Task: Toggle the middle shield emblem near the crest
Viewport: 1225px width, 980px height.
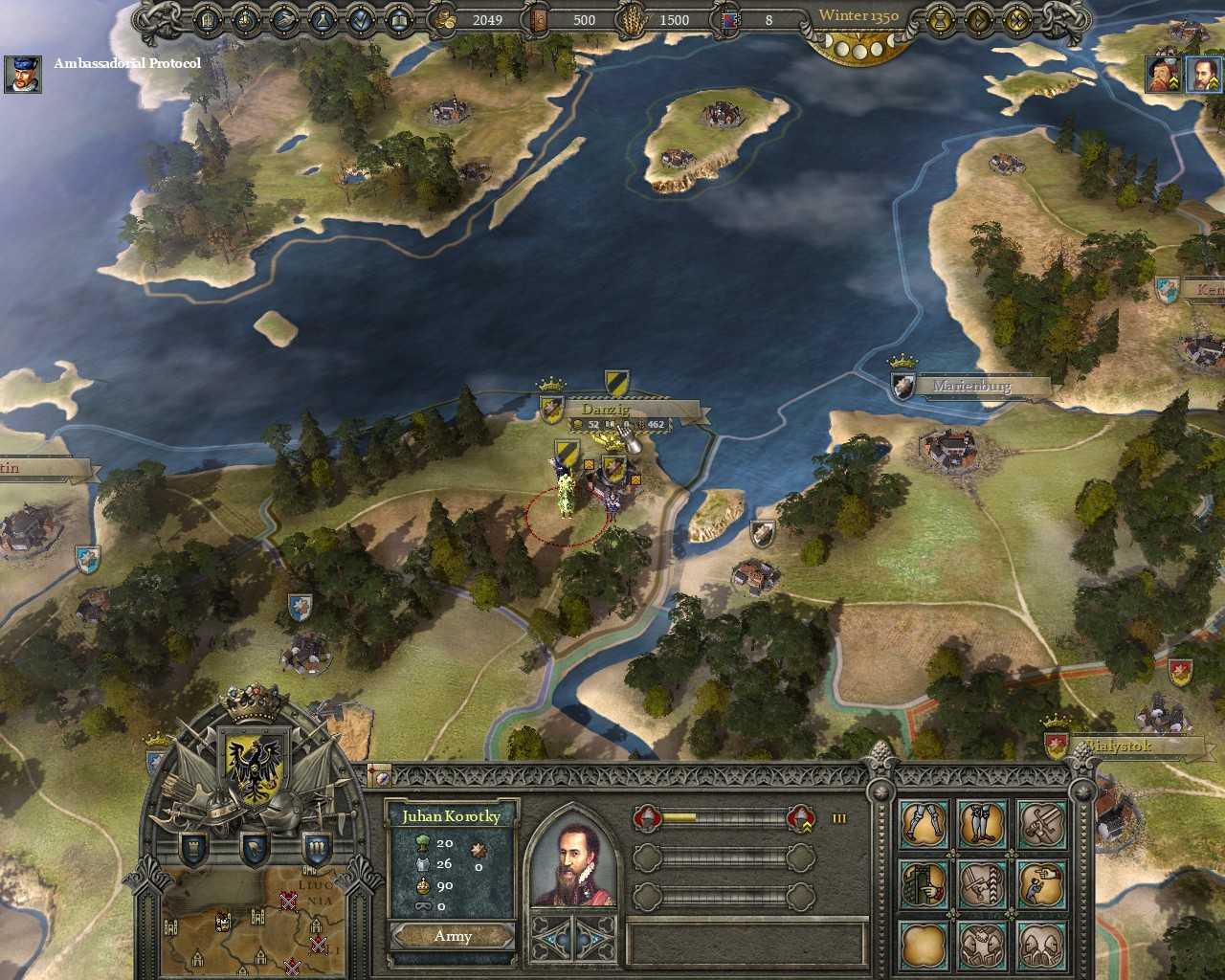Action: pyautogui.click(x=255, y=848)
